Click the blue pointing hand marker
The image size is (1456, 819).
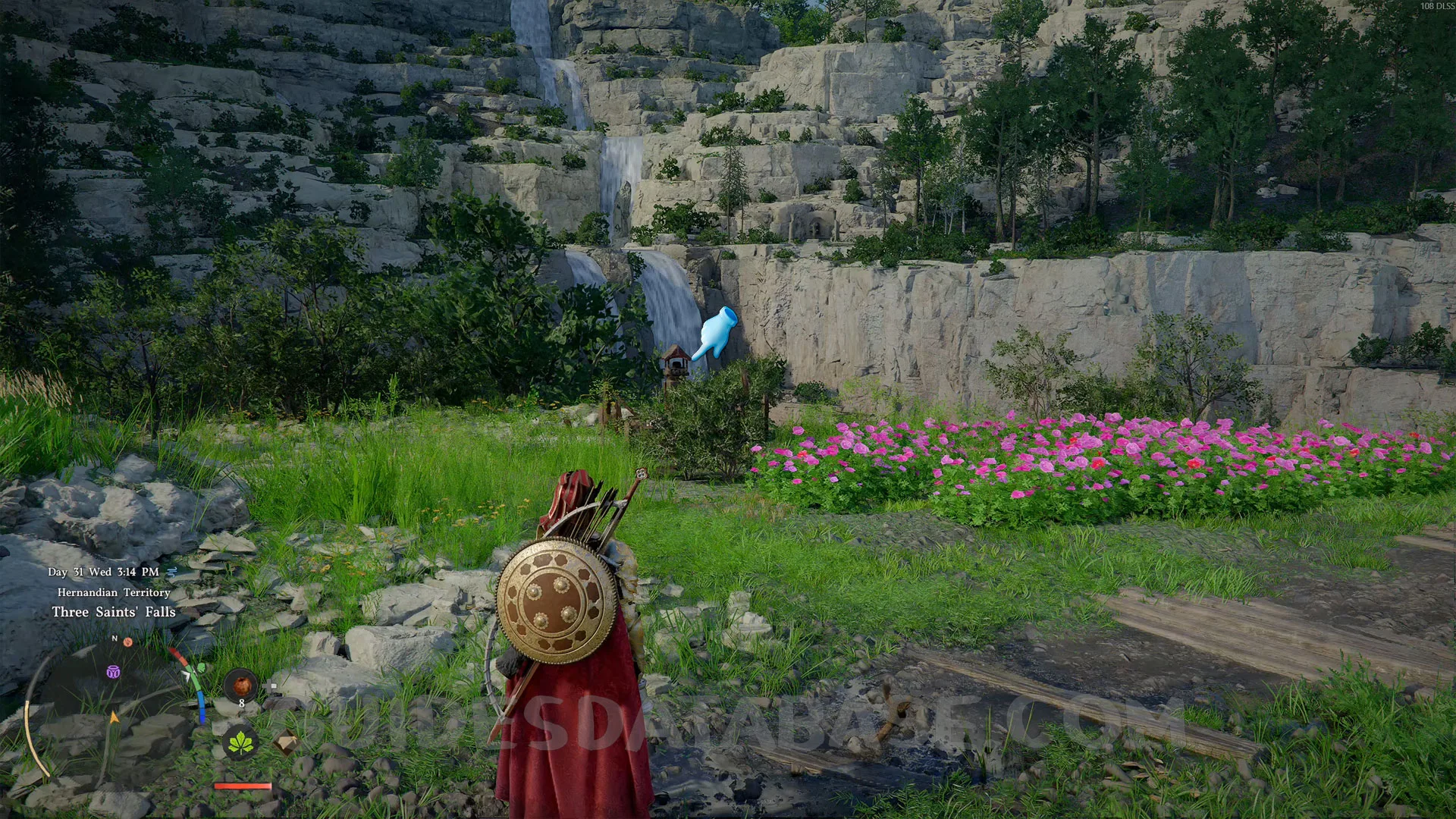click(715, 333)
